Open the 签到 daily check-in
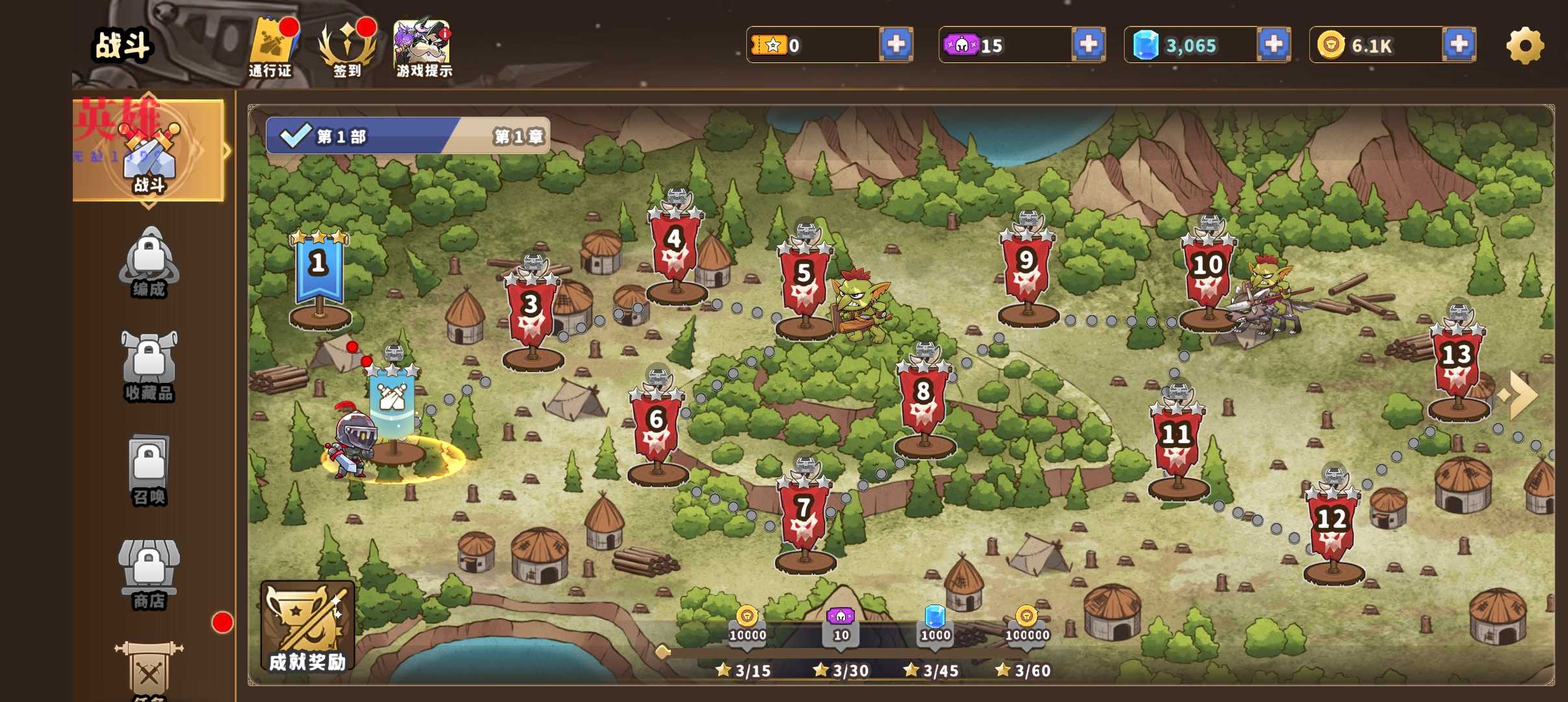 point(347,48)
